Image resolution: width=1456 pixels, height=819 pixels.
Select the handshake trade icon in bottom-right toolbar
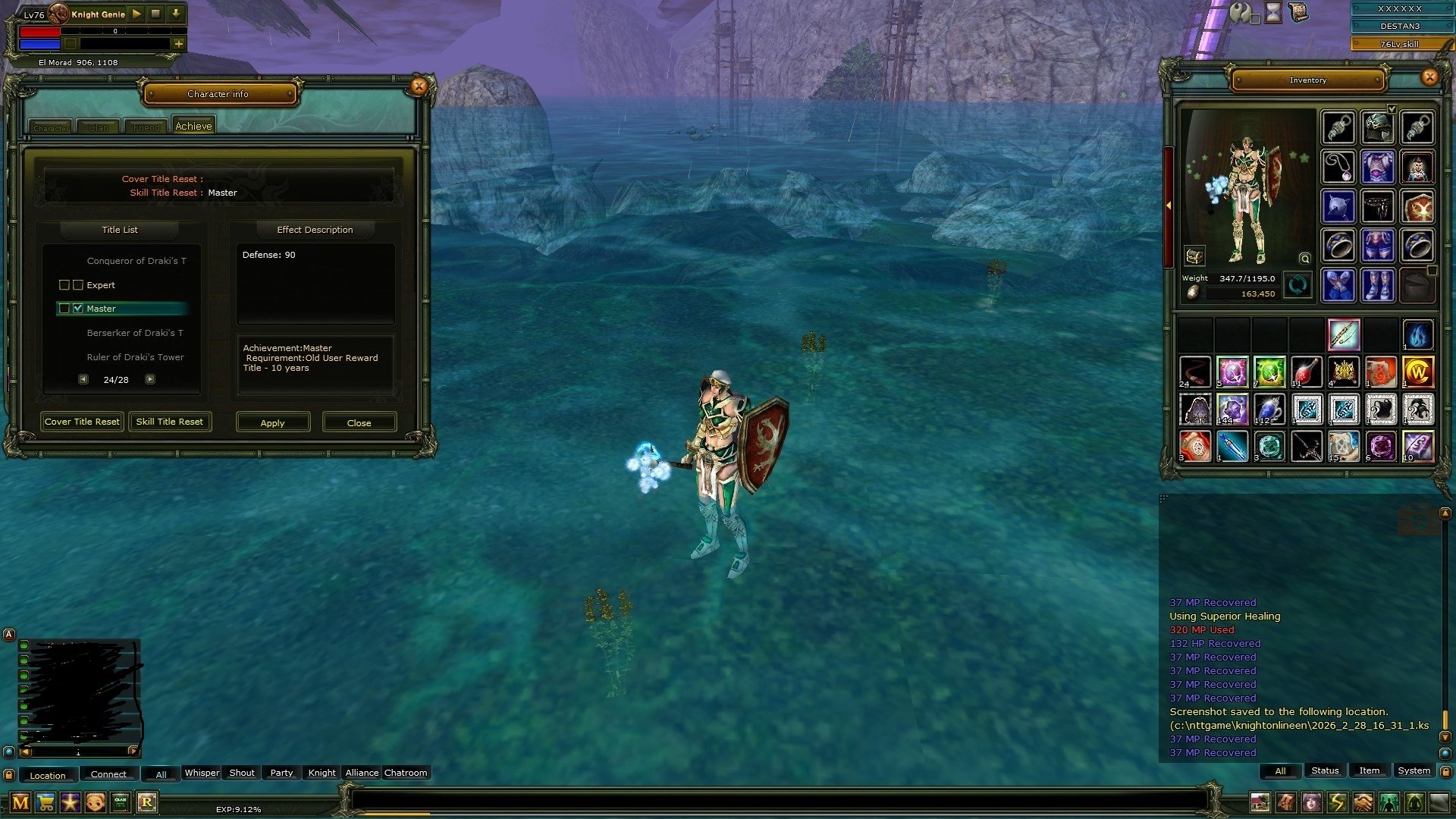1363,802
